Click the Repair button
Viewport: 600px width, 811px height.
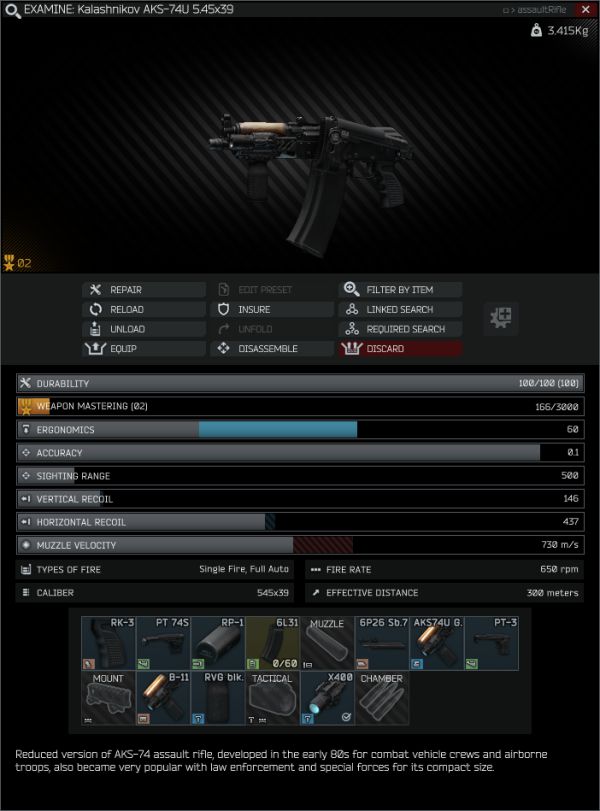(x=144, y=290)
